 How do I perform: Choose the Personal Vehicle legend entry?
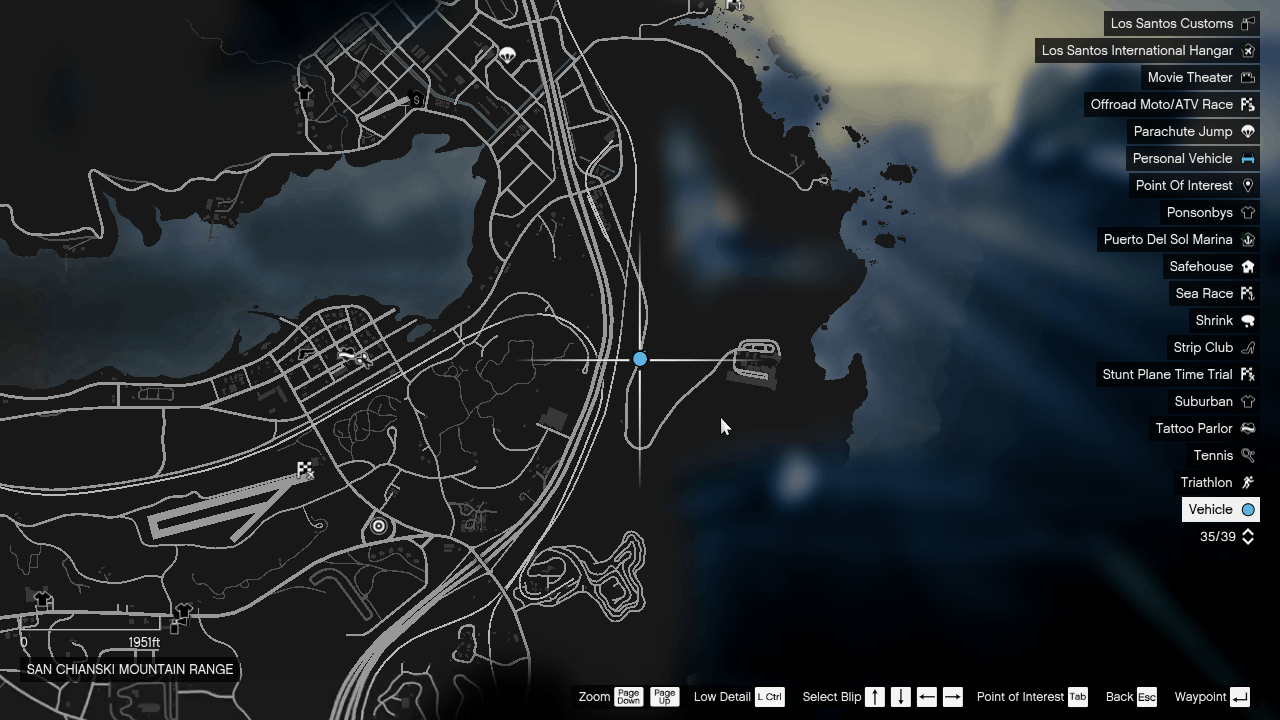coord(1182,158)
